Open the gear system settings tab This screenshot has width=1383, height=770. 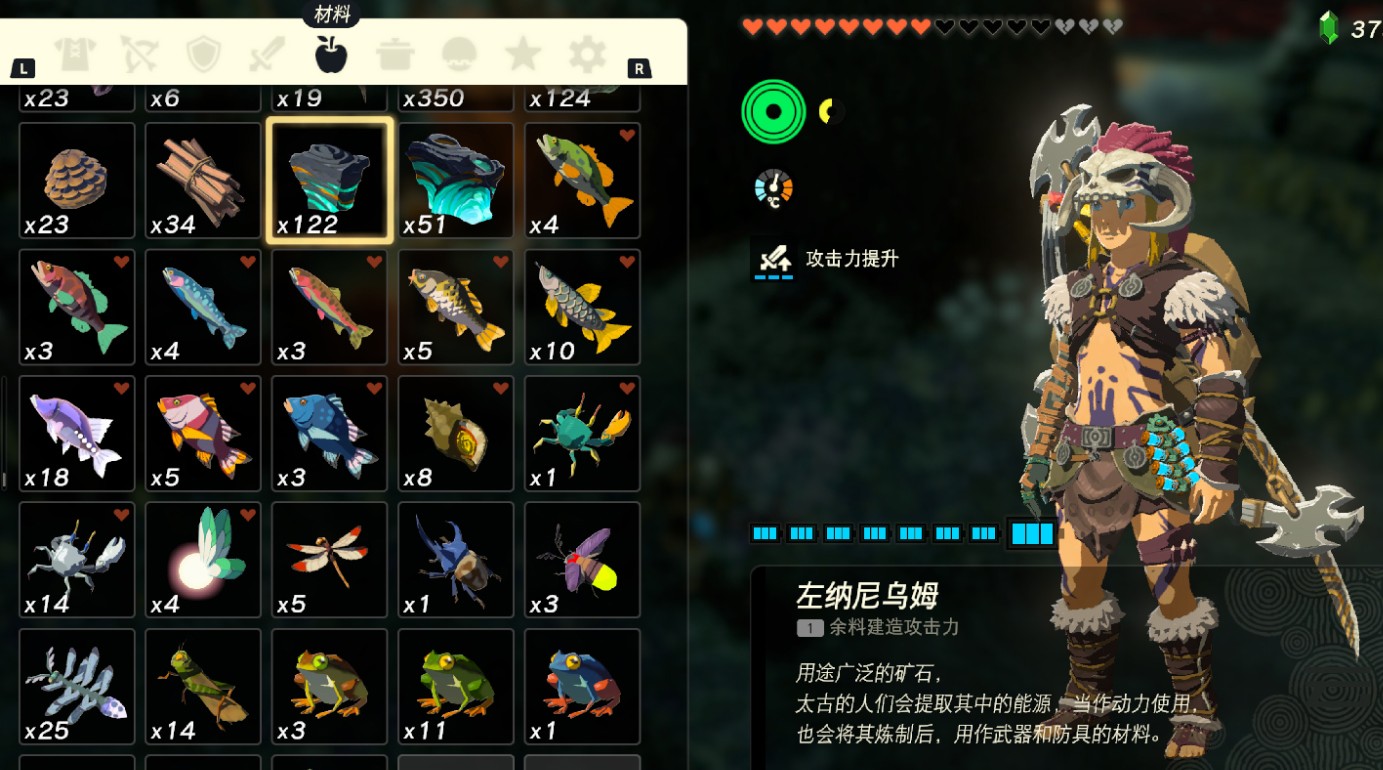[587, 54]
